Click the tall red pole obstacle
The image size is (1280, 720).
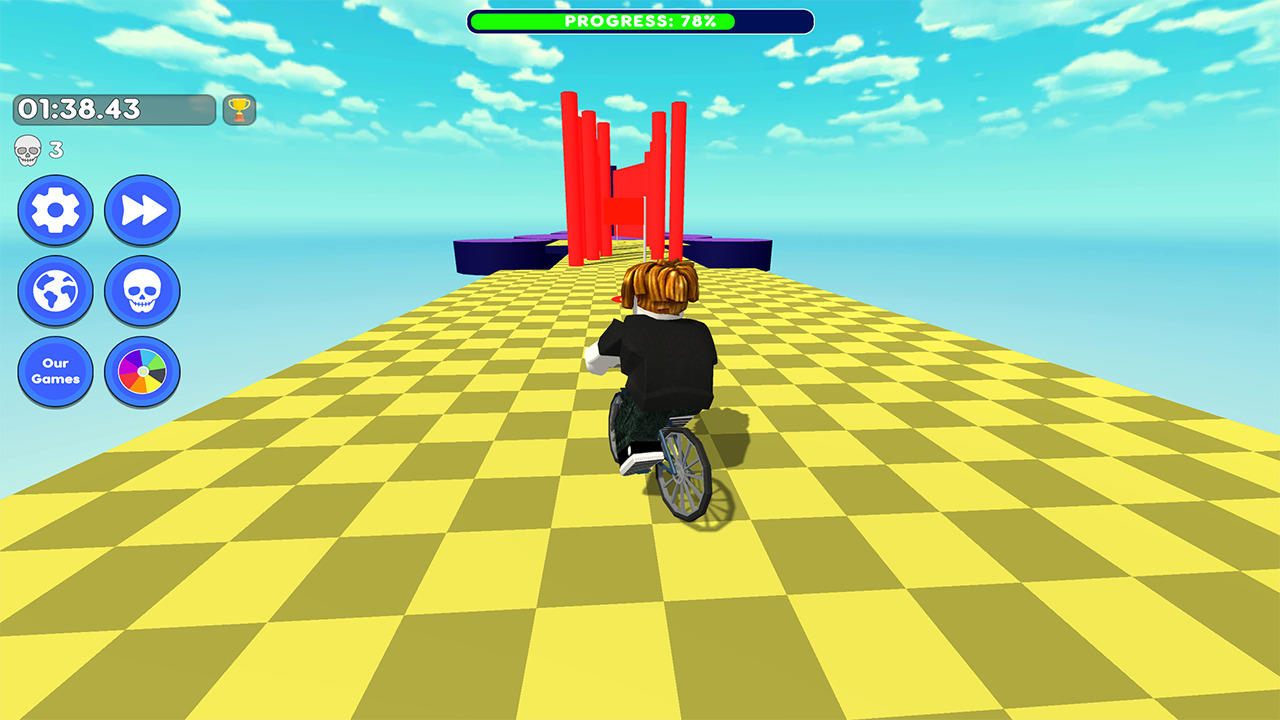(x=573, y=160)
